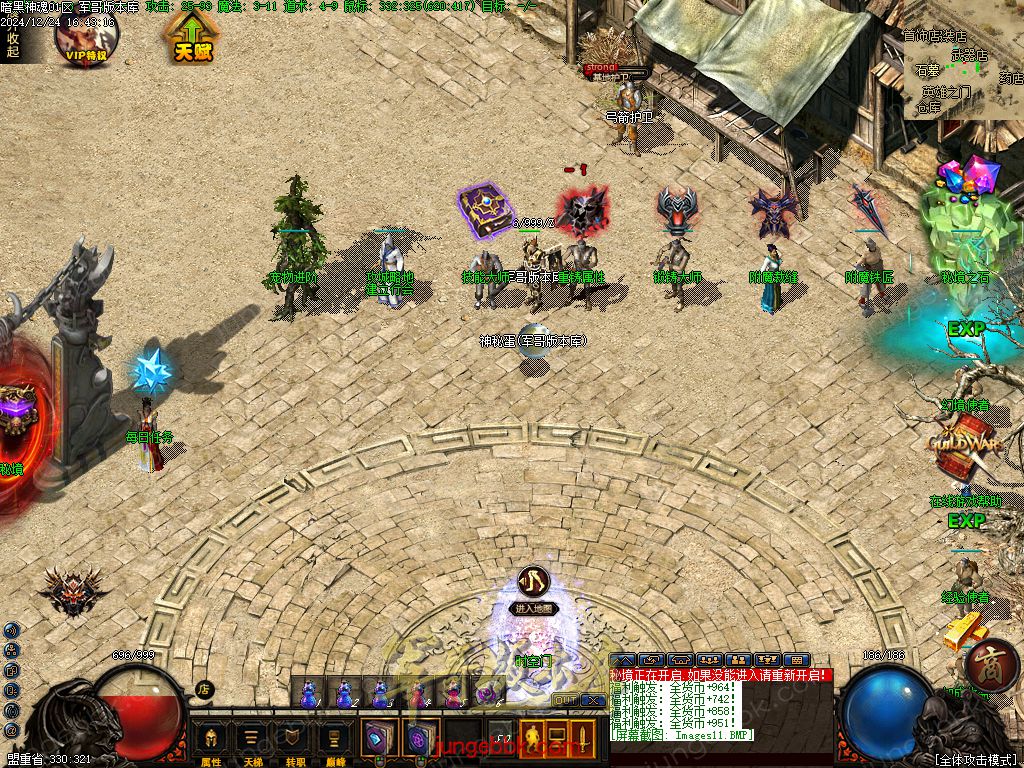Open the golden character figure panel
1024x768 pixels.
coord(533,739)
